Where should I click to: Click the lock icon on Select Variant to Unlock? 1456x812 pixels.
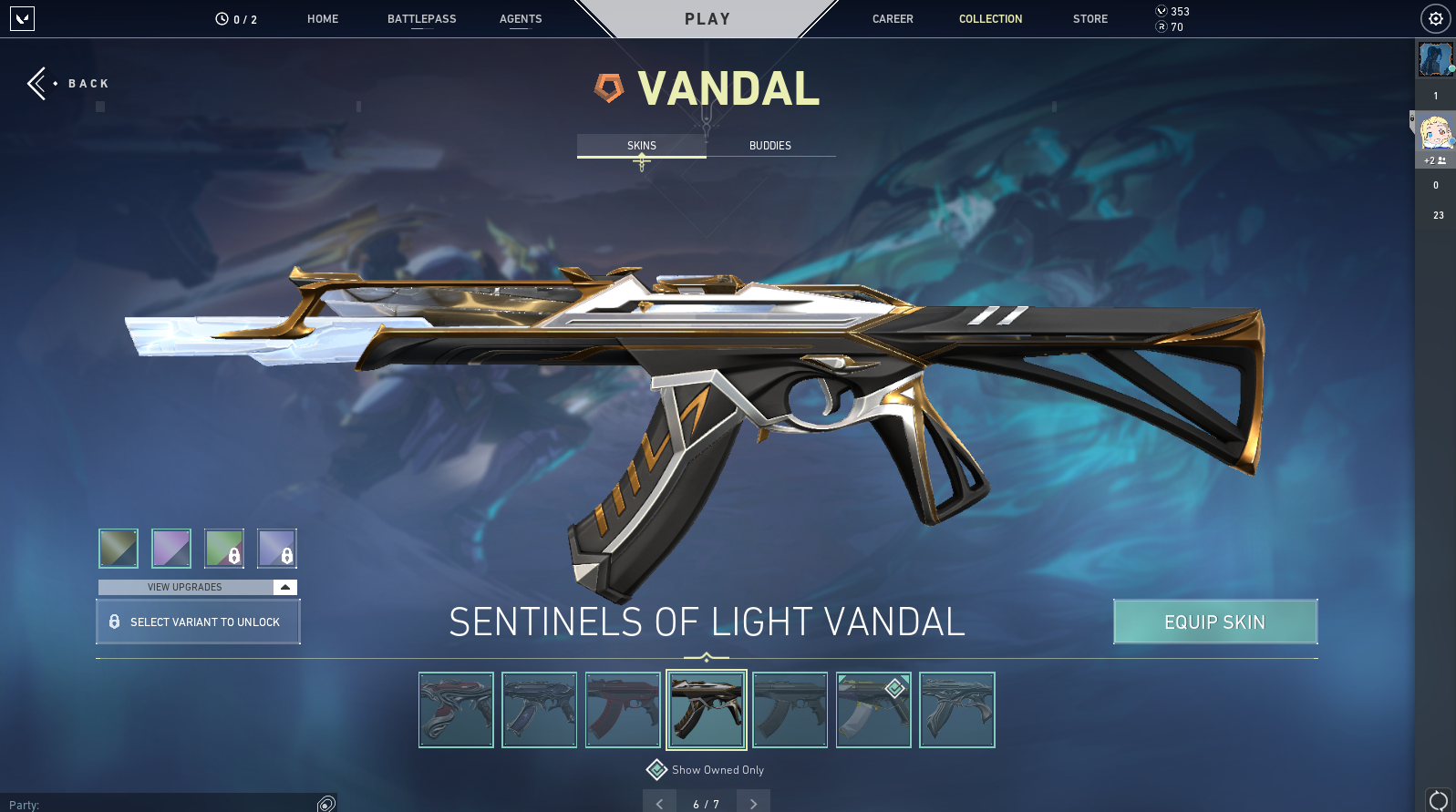115,621
